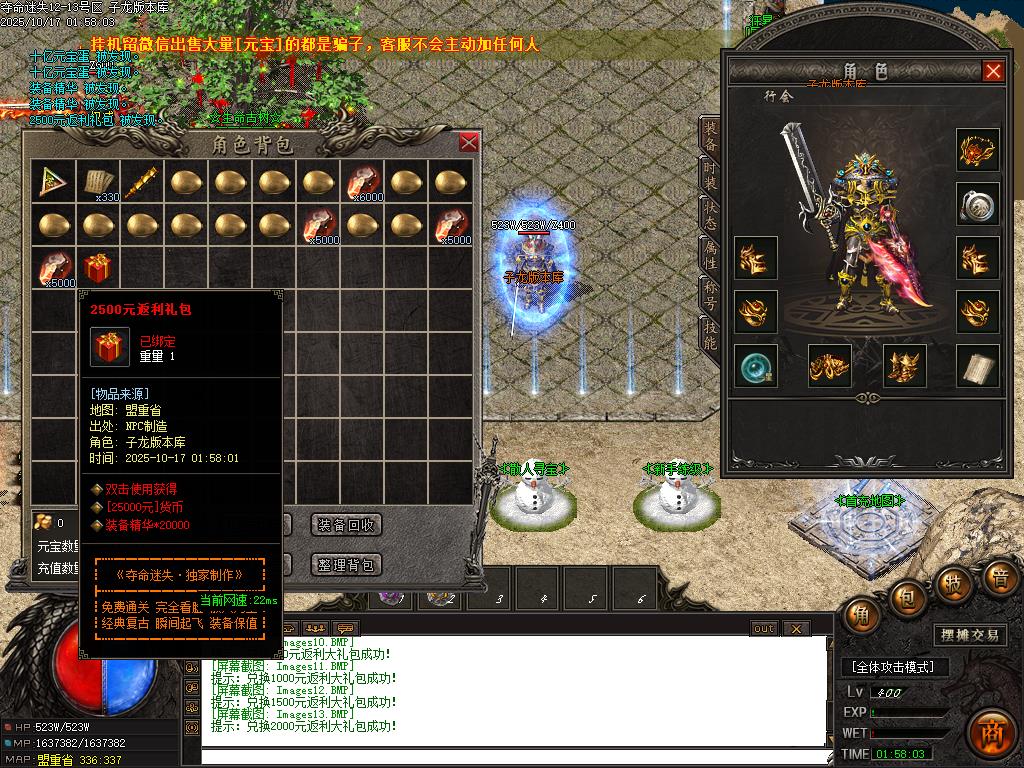Viewport: 1024px width, 768px height.
Task: Open the 摆摊交易 stall trading button
Action: [x=969, y=635]
